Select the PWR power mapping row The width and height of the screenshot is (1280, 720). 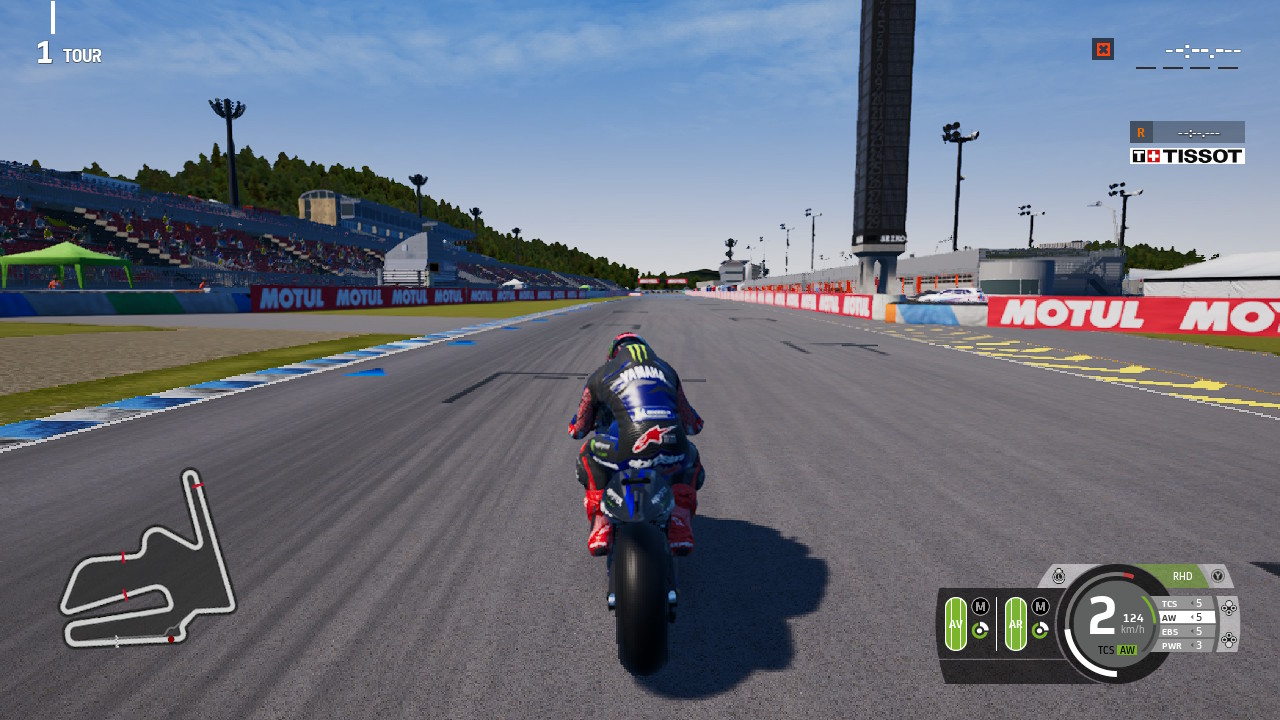[x=1182, y=645]
